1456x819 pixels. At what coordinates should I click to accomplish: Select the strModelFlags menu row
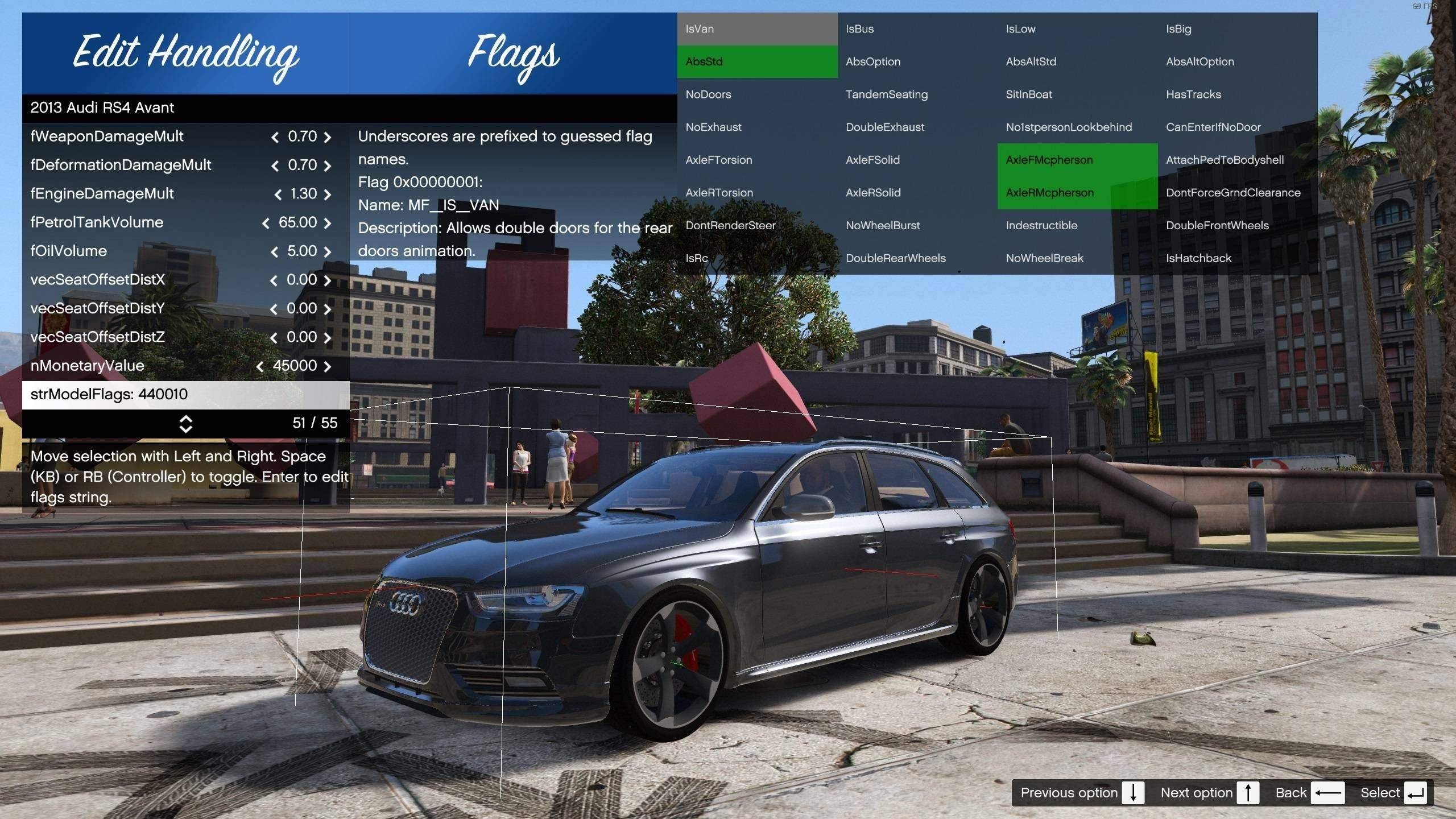point(185,394)
